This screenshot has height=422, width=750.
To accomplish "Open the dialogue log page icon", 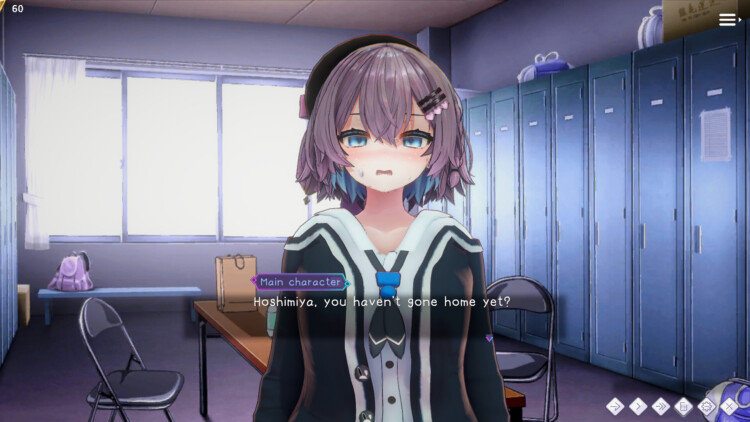I will 684,406.
